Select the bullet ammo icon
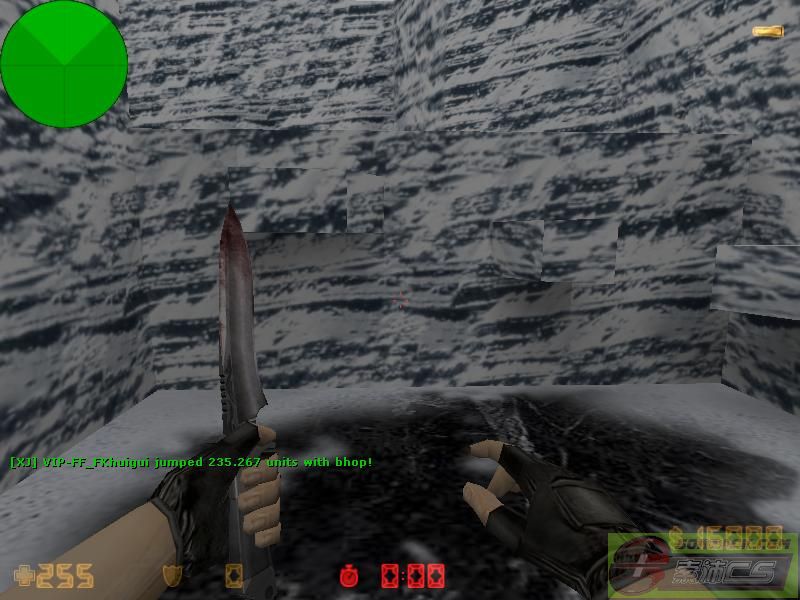The width and height of the screenshot is (800, 600). pyautogui.click(x=767, y=32)
